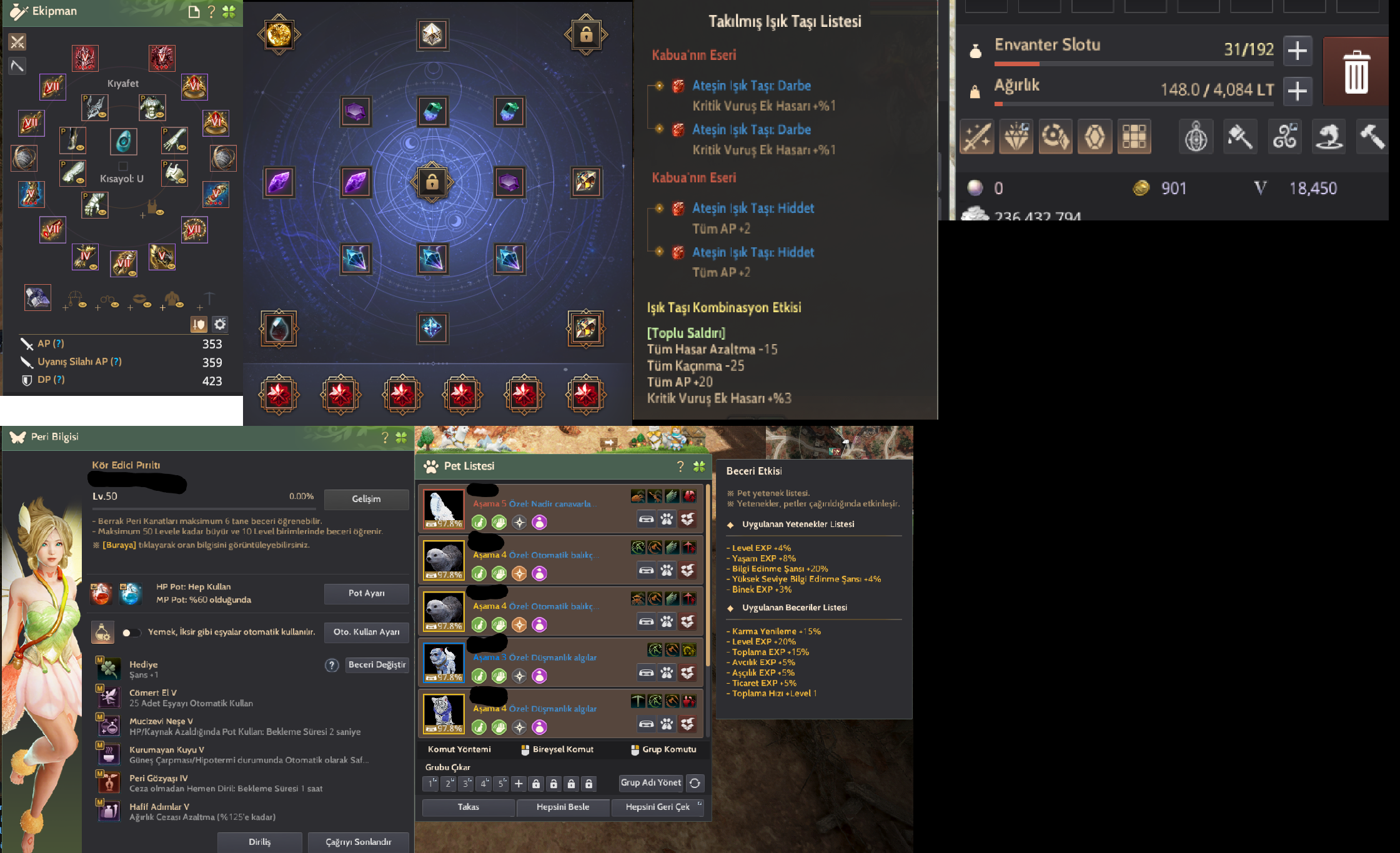Toggle automatic food and elixir usage switch
The image size is (1400, 853).
pyautogui.click(x=132, y=632)
